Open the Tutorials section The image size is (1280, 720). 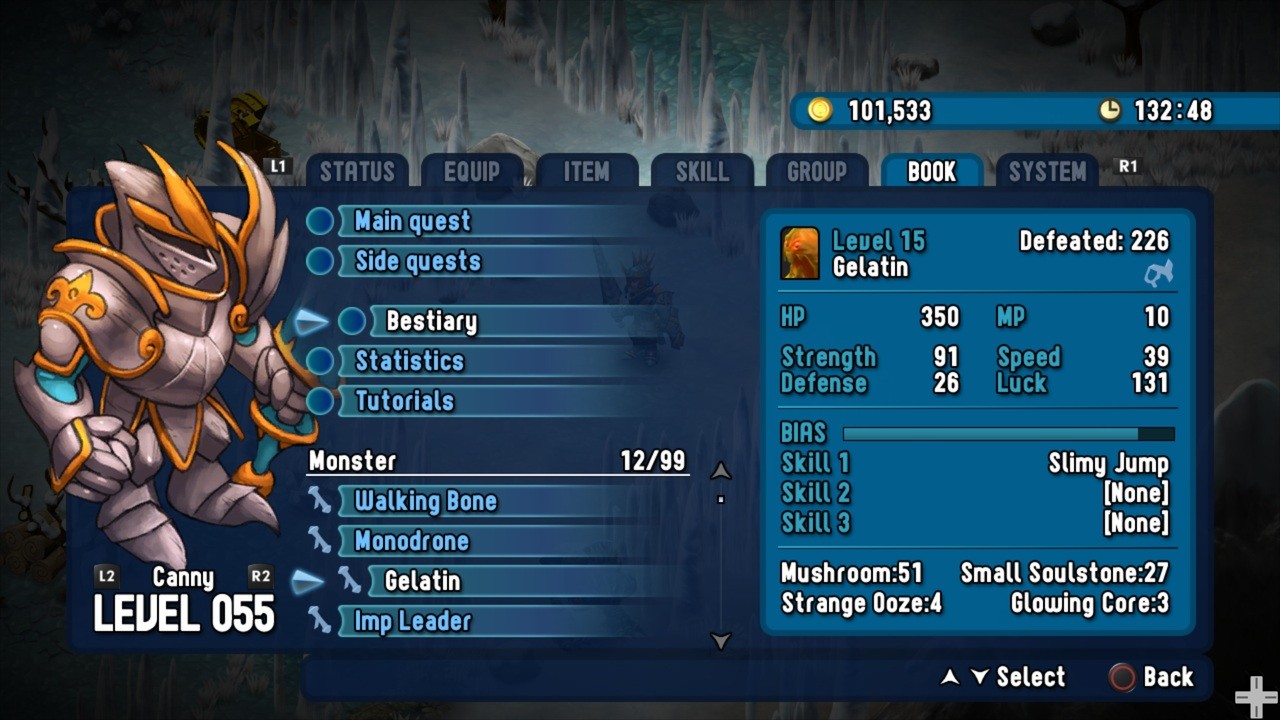[x=405, y=401]
